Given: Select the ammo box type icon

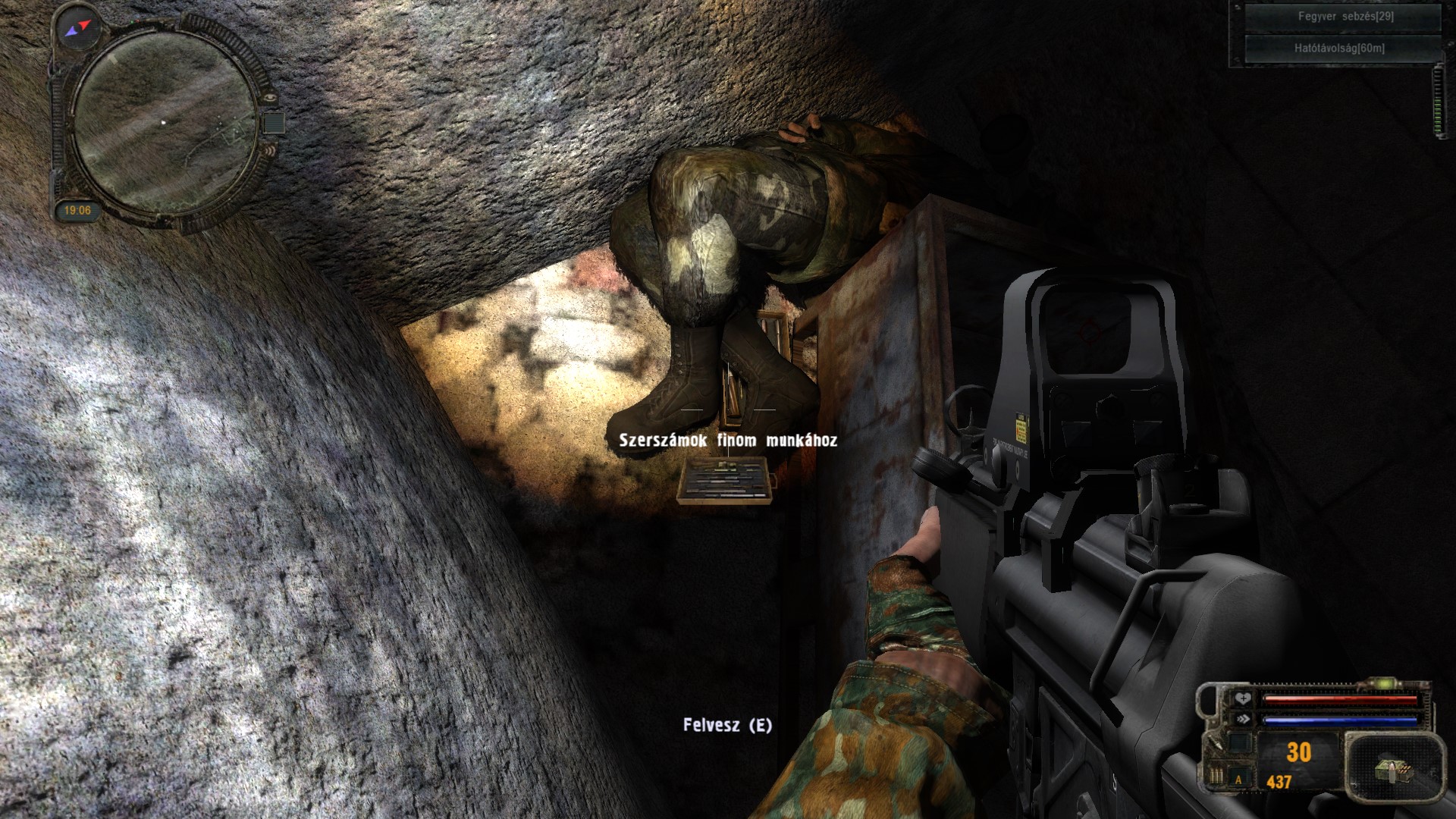Looking at the screenshot, I should point(1394,770).
